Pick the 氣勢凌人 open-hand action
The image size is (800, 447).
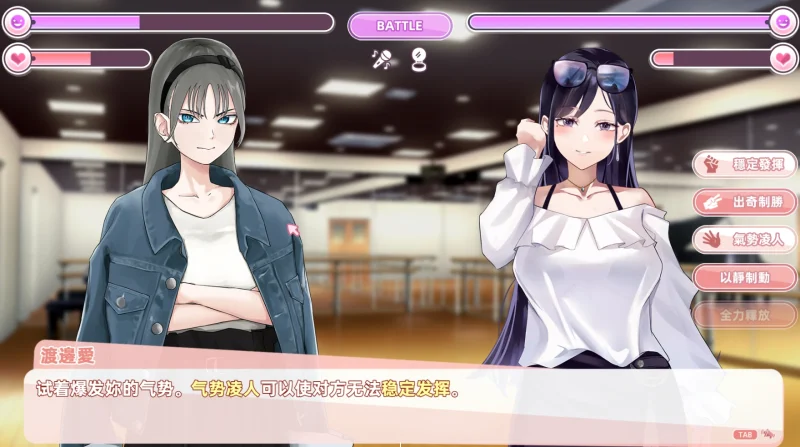(745, 239)
